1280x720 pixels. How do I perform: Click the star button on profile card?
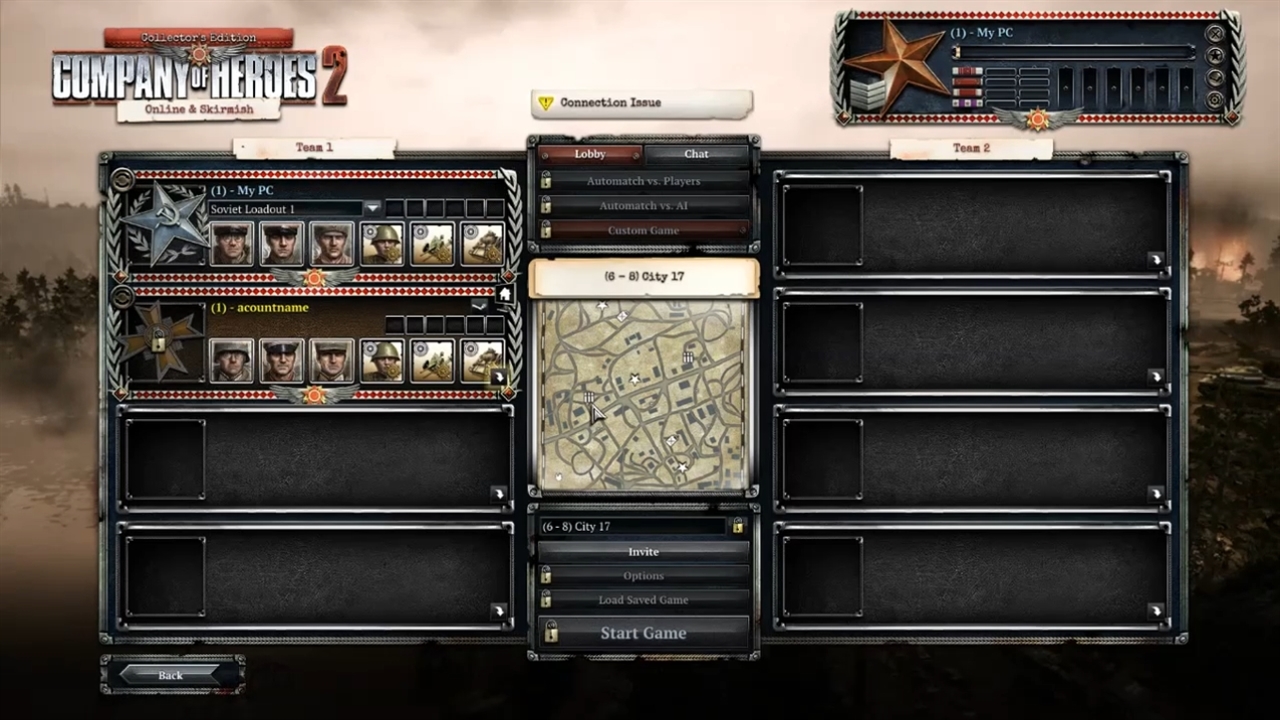point(1215,56)
